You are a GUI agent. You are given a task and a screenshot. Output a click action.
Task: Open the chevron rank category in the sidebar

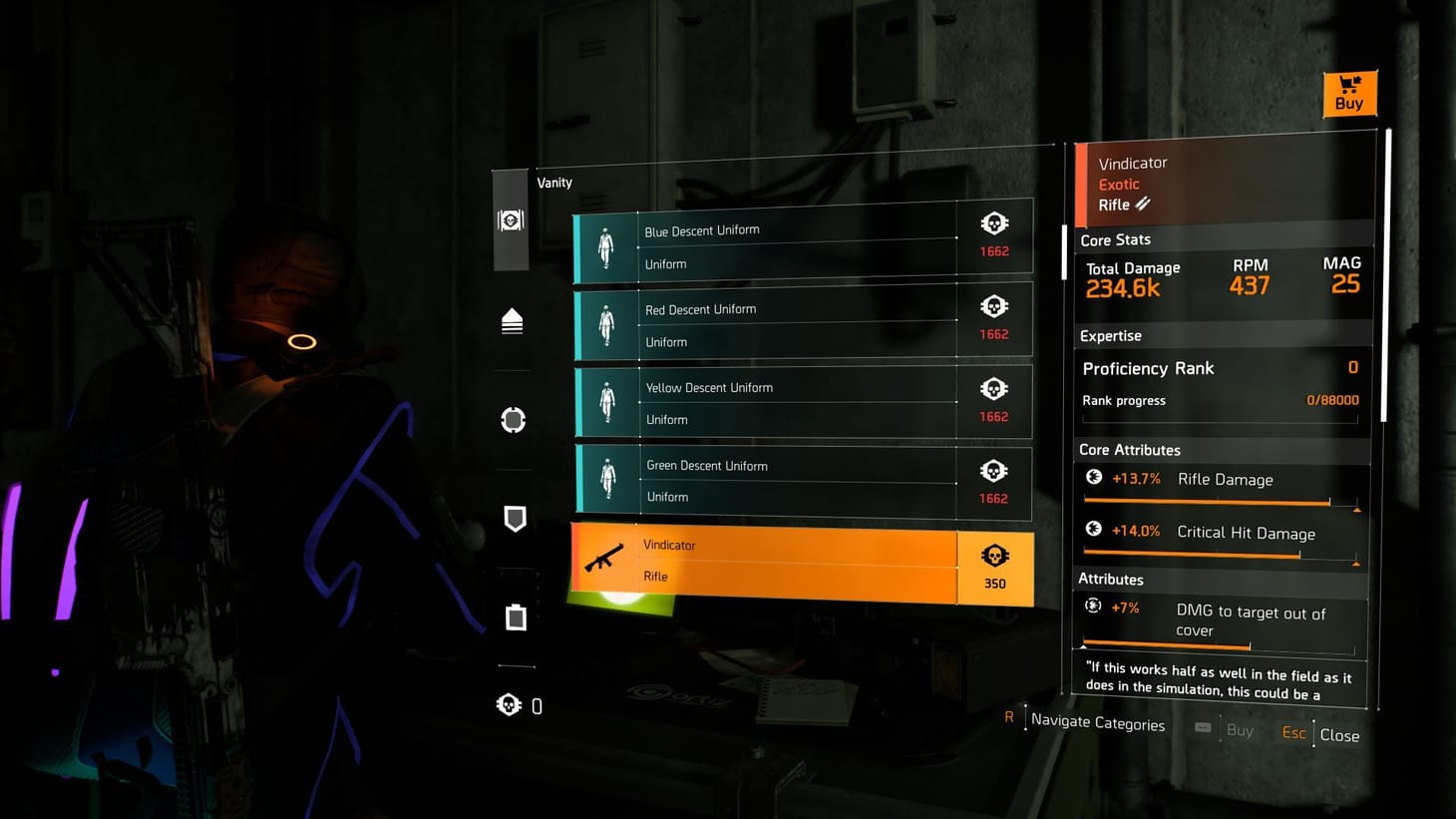tap(513, 320)
